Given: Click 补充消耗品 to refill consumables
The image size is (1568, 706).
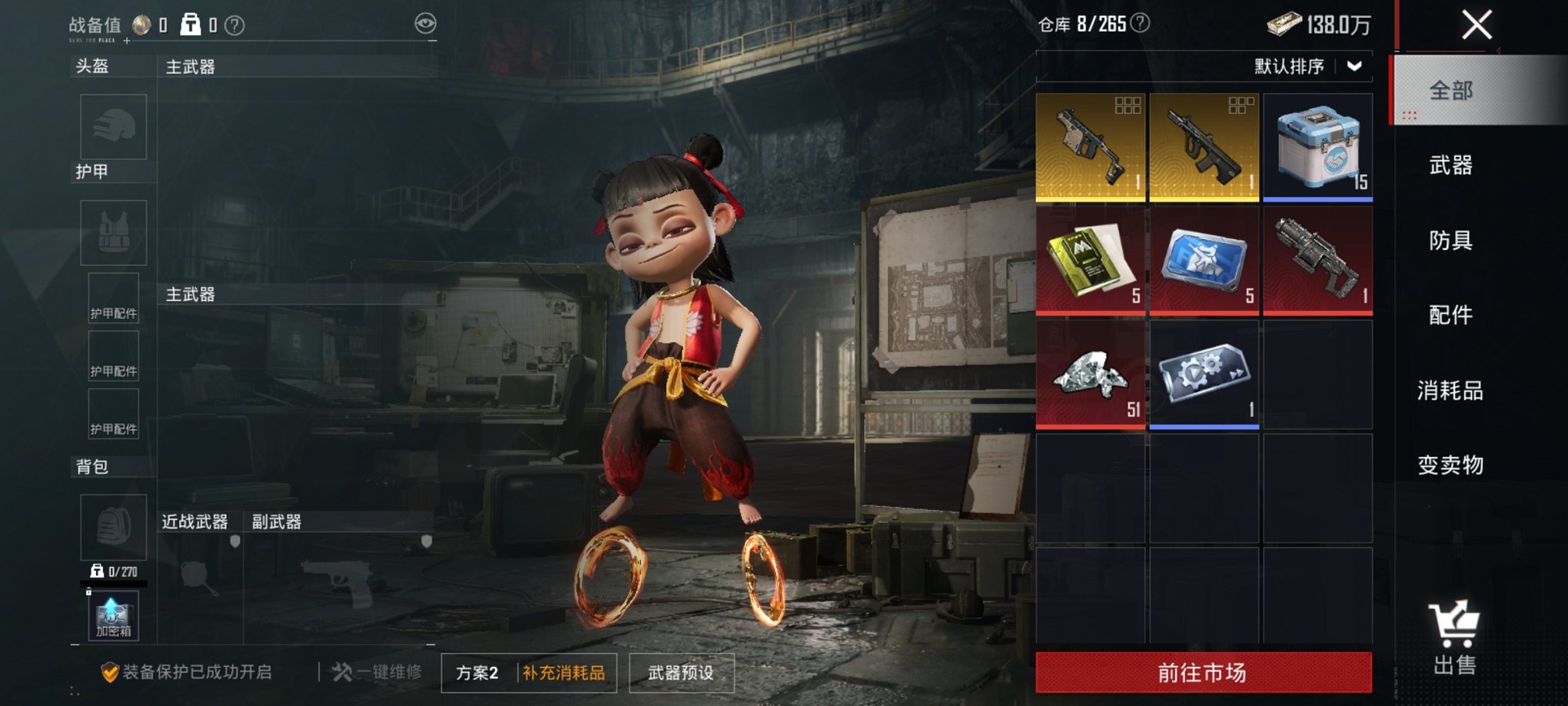Looking at the screenshot, I should (x=564, y=673).
